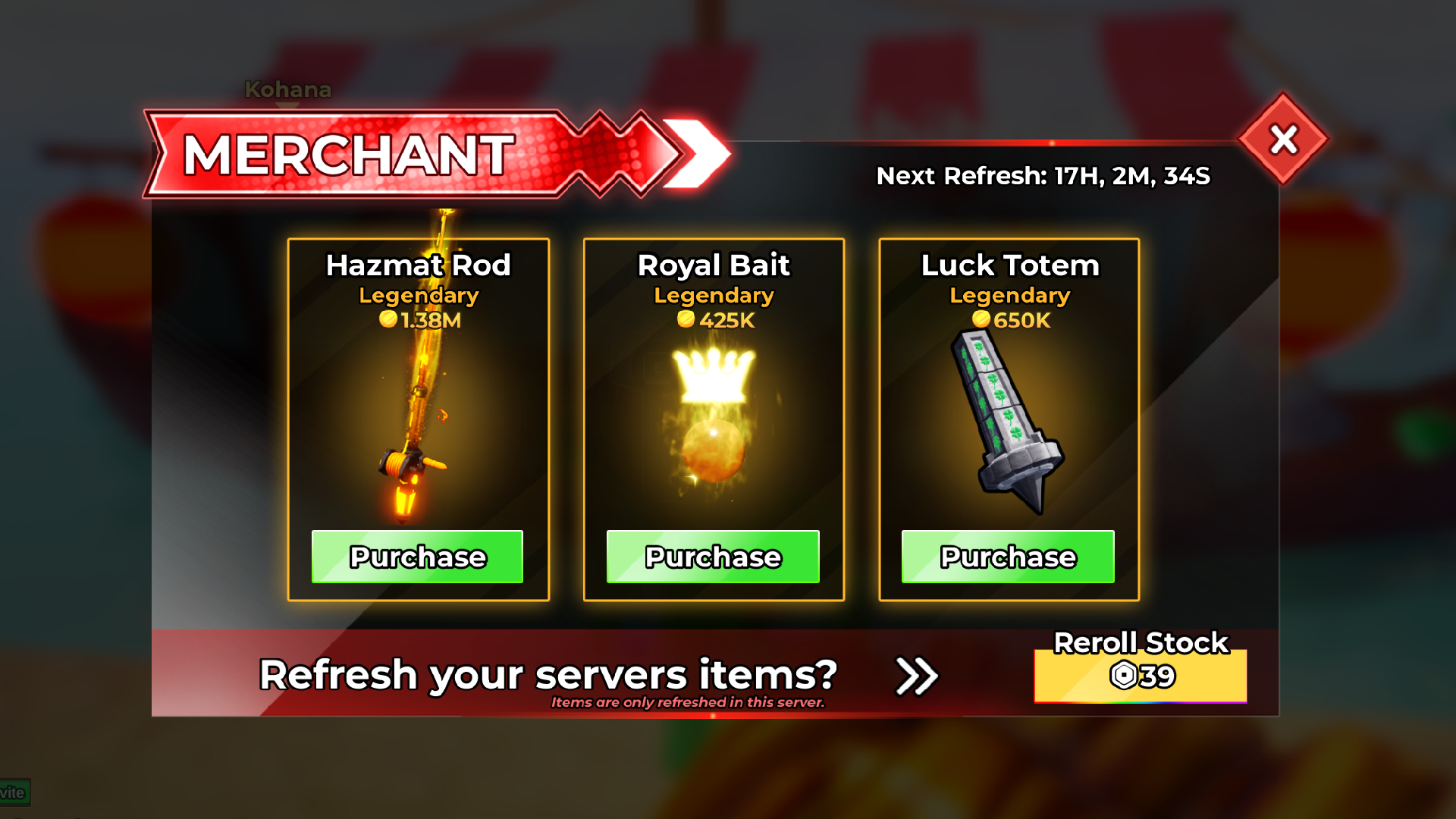Expand the refresh options with the double chevron

coord(917,675)
